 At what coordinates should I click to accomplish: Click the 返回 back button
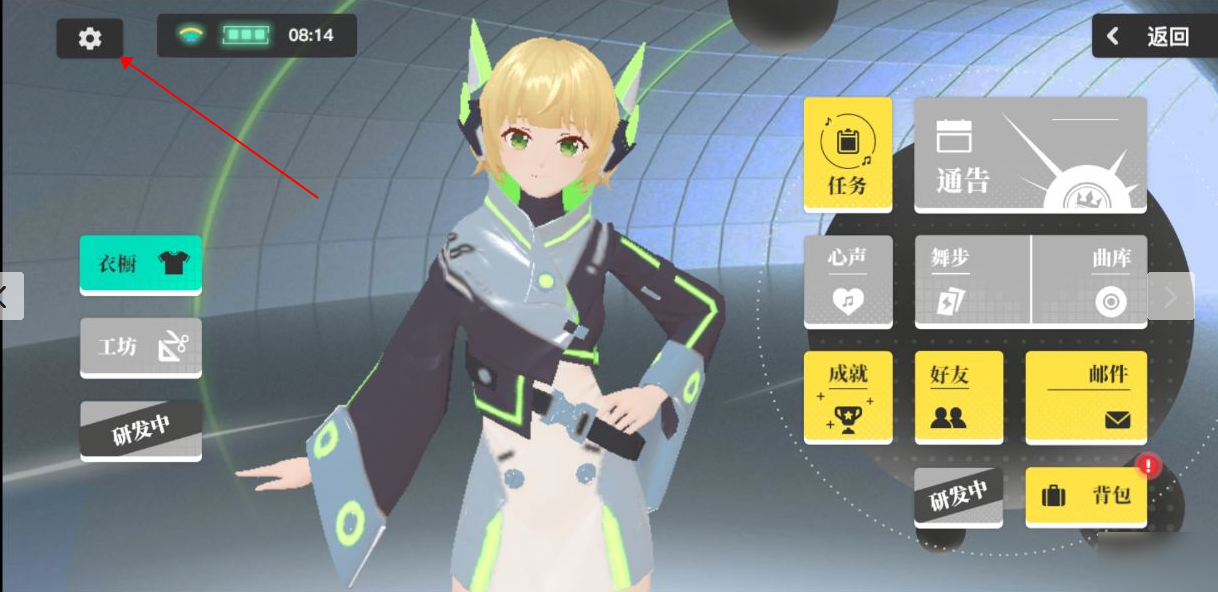point(1153,37)
